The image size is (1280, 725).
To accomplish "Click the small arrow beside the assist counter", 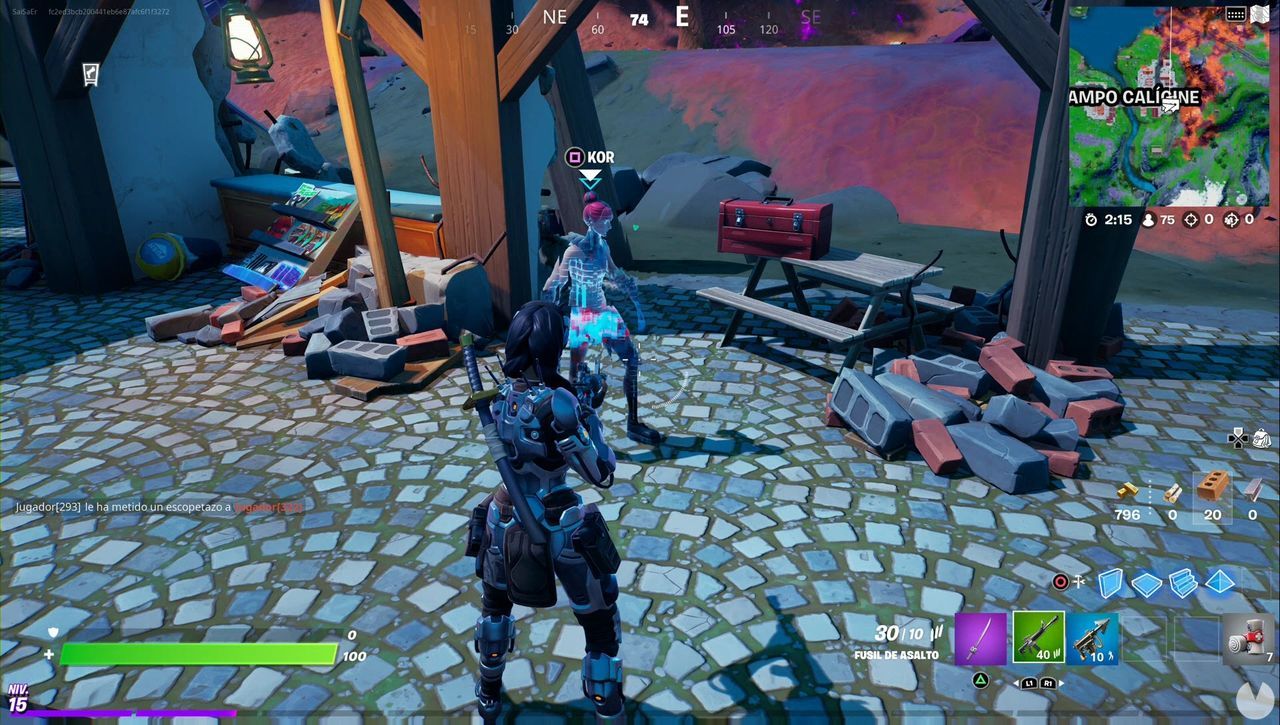I will tap(1268, 218).
